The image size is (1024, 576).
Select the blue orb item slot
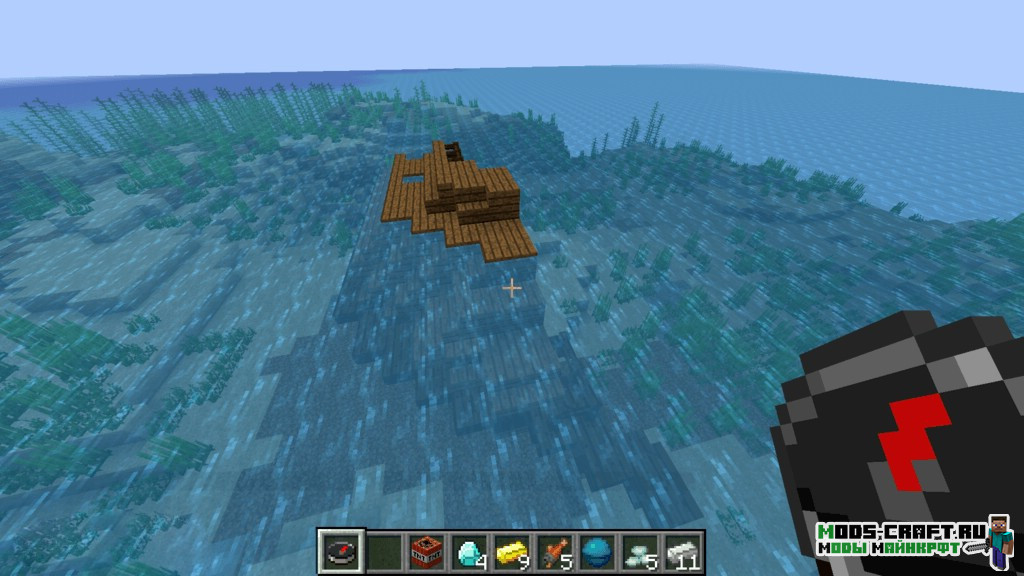coord(596,551)
